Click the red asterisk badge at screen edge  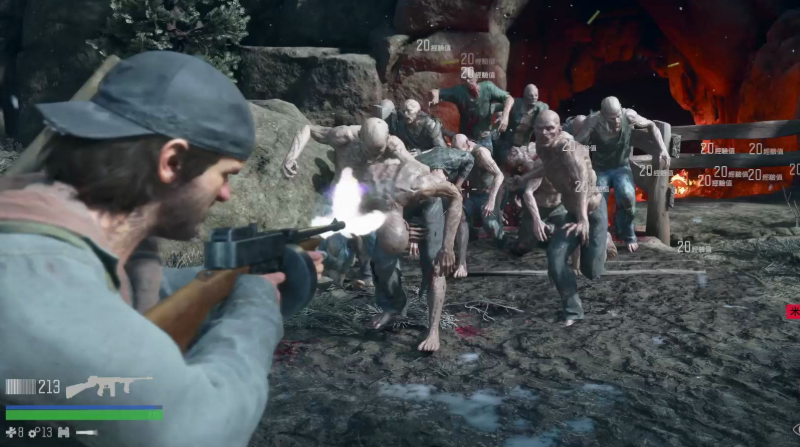[793, 311]
